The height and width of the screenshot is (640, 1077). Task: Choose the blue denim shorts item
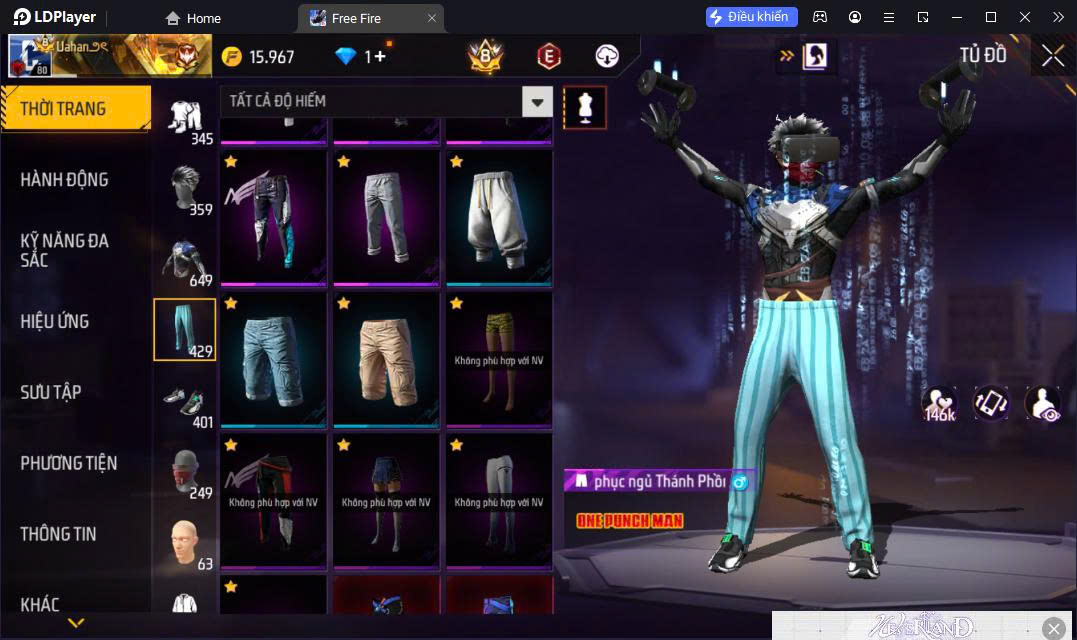pyautogui.click(x=273, y=359)
